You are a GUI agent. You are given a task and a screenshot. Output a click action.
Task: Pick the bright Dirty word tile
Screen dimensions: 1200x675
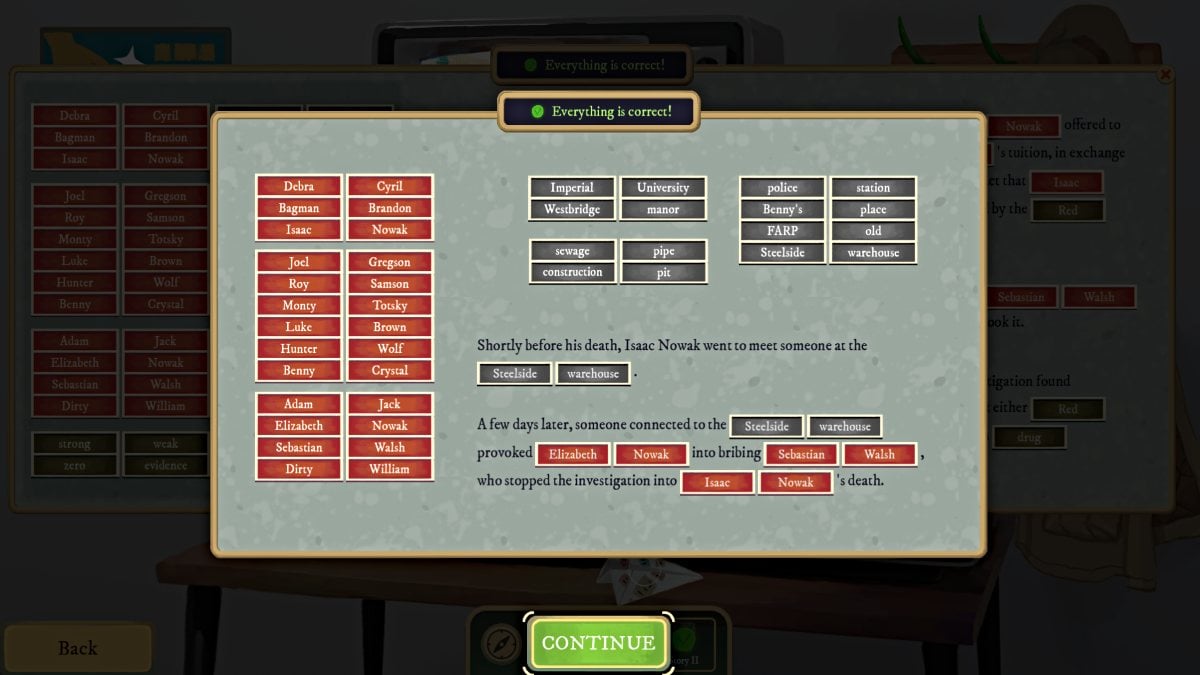[299, 469]
